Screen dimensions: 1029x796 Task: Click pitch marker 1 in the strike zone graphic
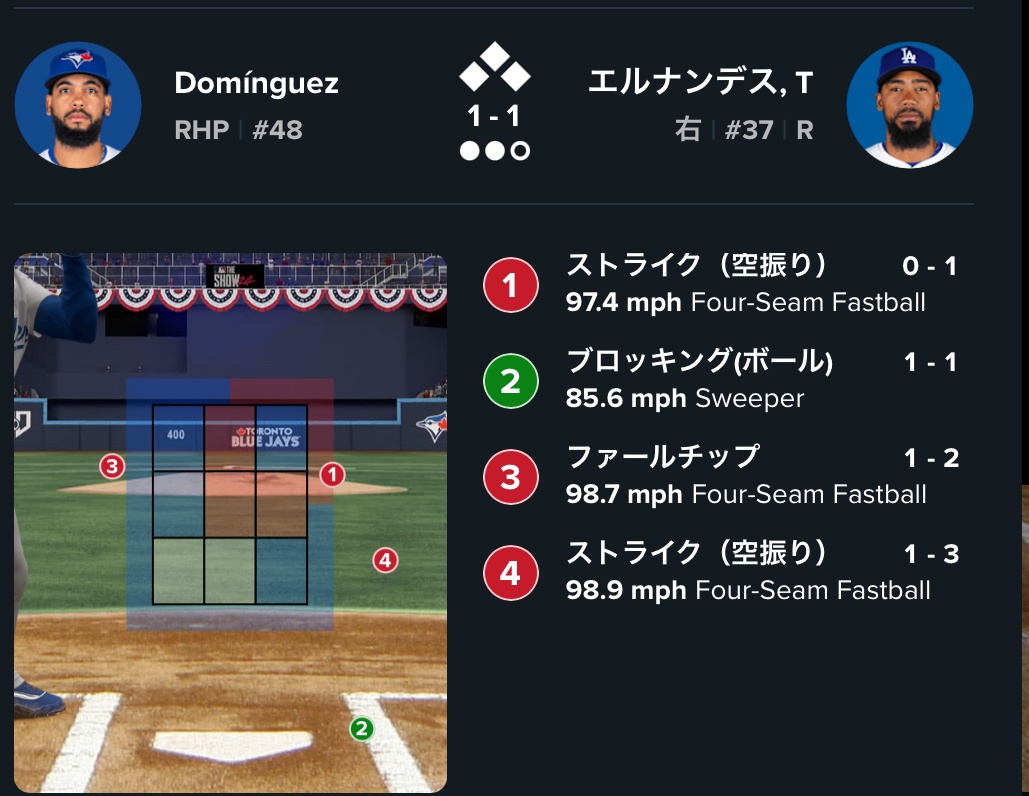[332, 475]
